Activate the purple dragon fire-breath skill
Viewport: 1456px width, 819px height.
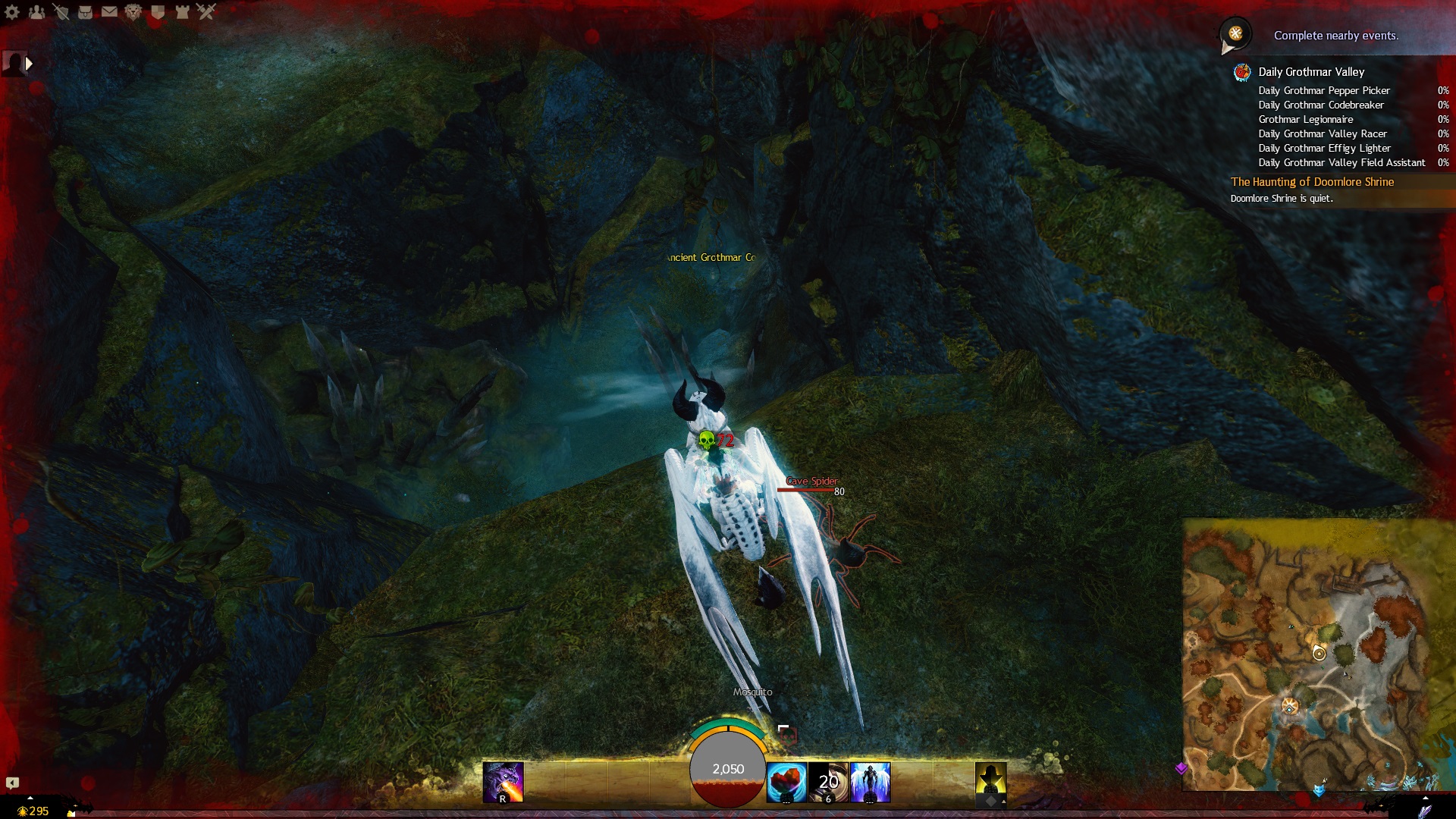(503, 782)
